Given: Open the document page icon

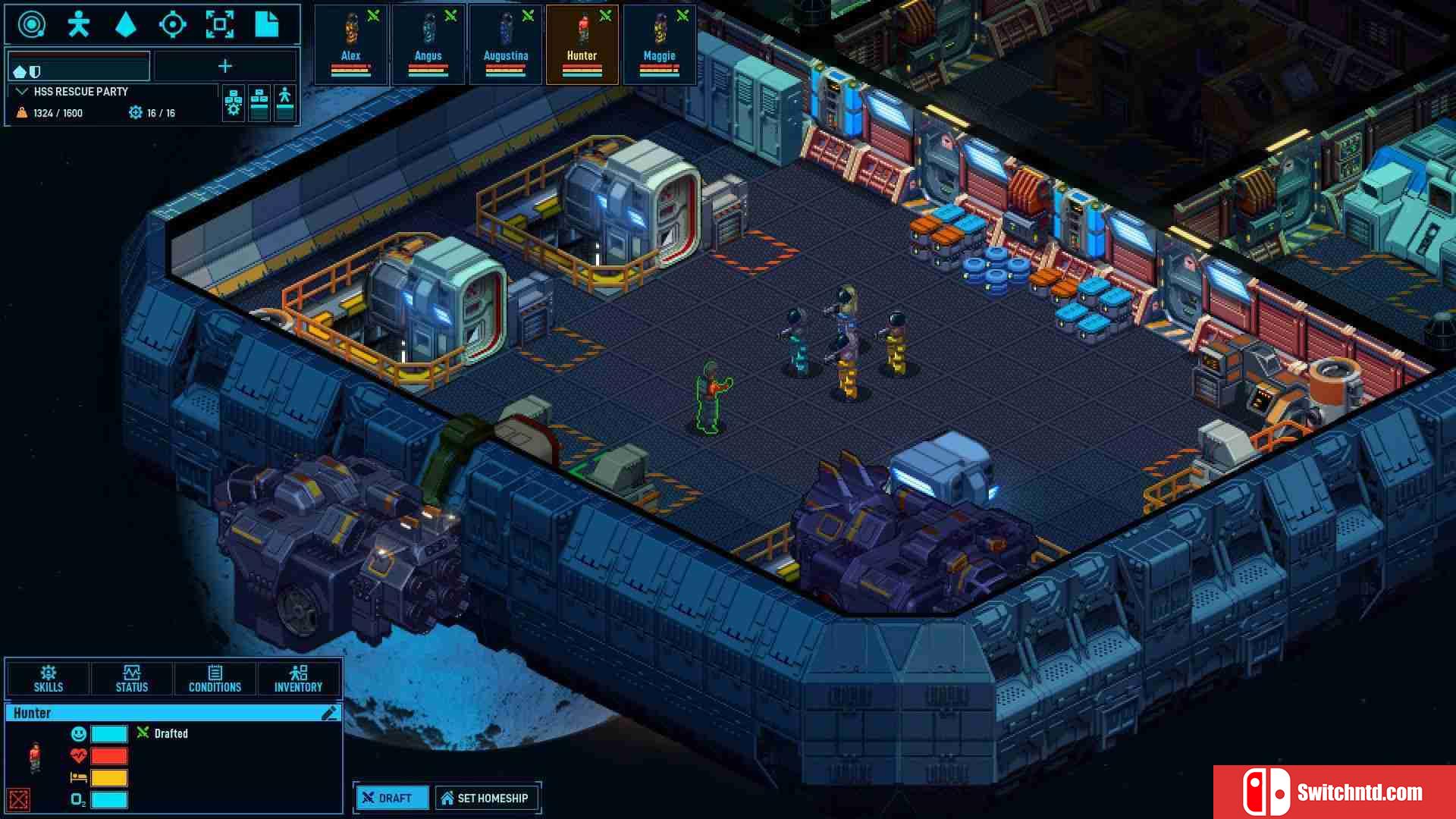Looking at the screenshot, I should point(266,24).
